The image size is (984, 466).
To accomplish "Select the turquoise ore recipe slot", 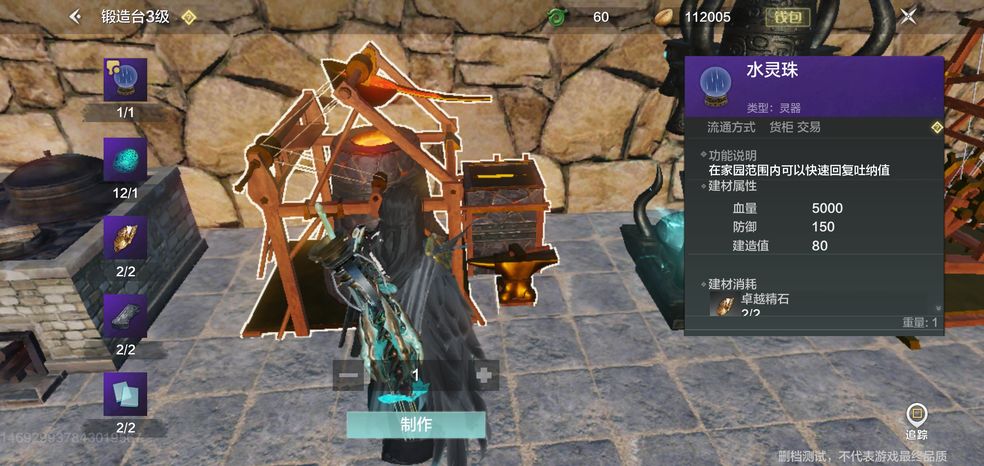I will pos(125,158).
